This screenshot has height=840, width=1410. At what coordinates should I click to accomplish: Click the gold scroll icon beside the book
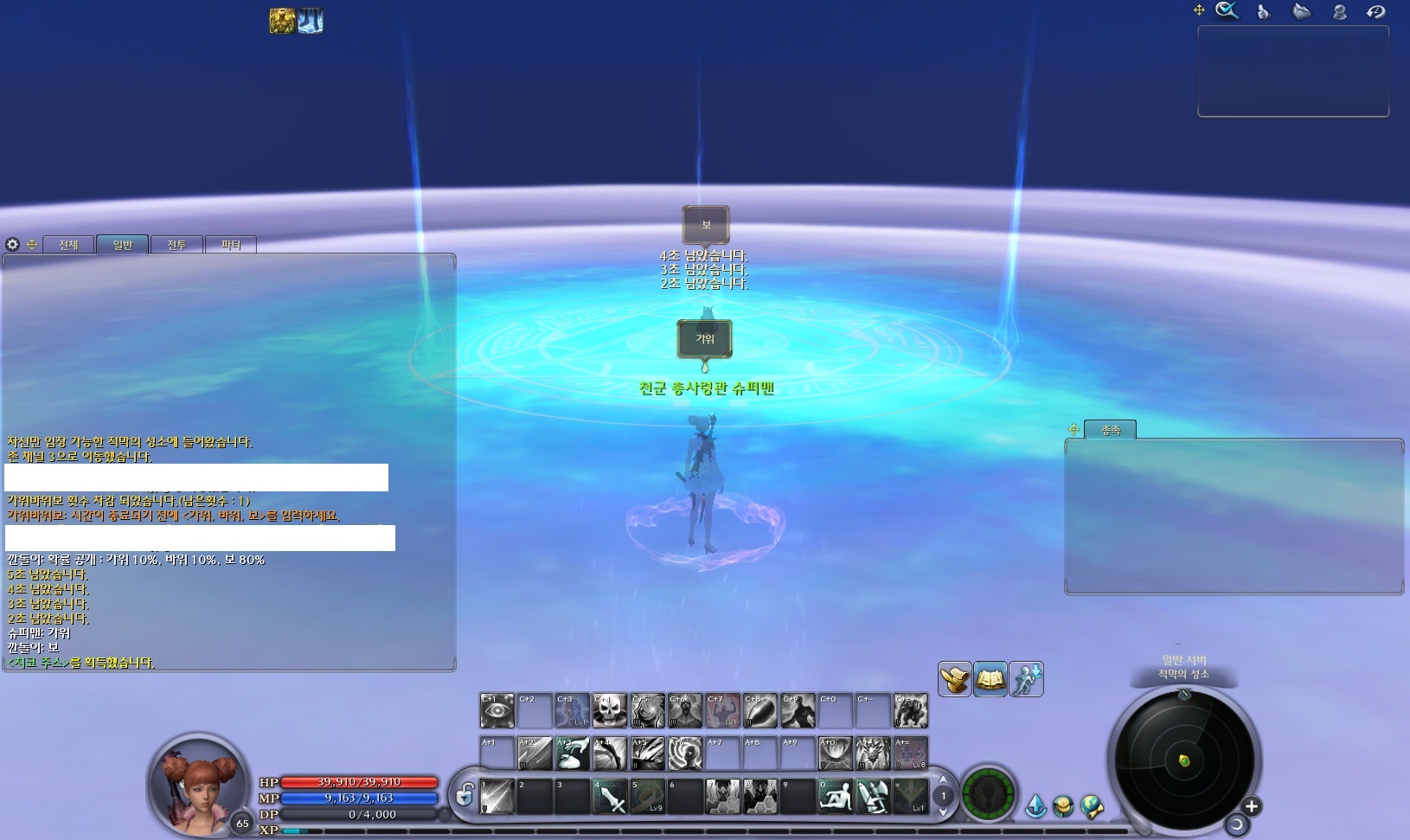[954, 679]
